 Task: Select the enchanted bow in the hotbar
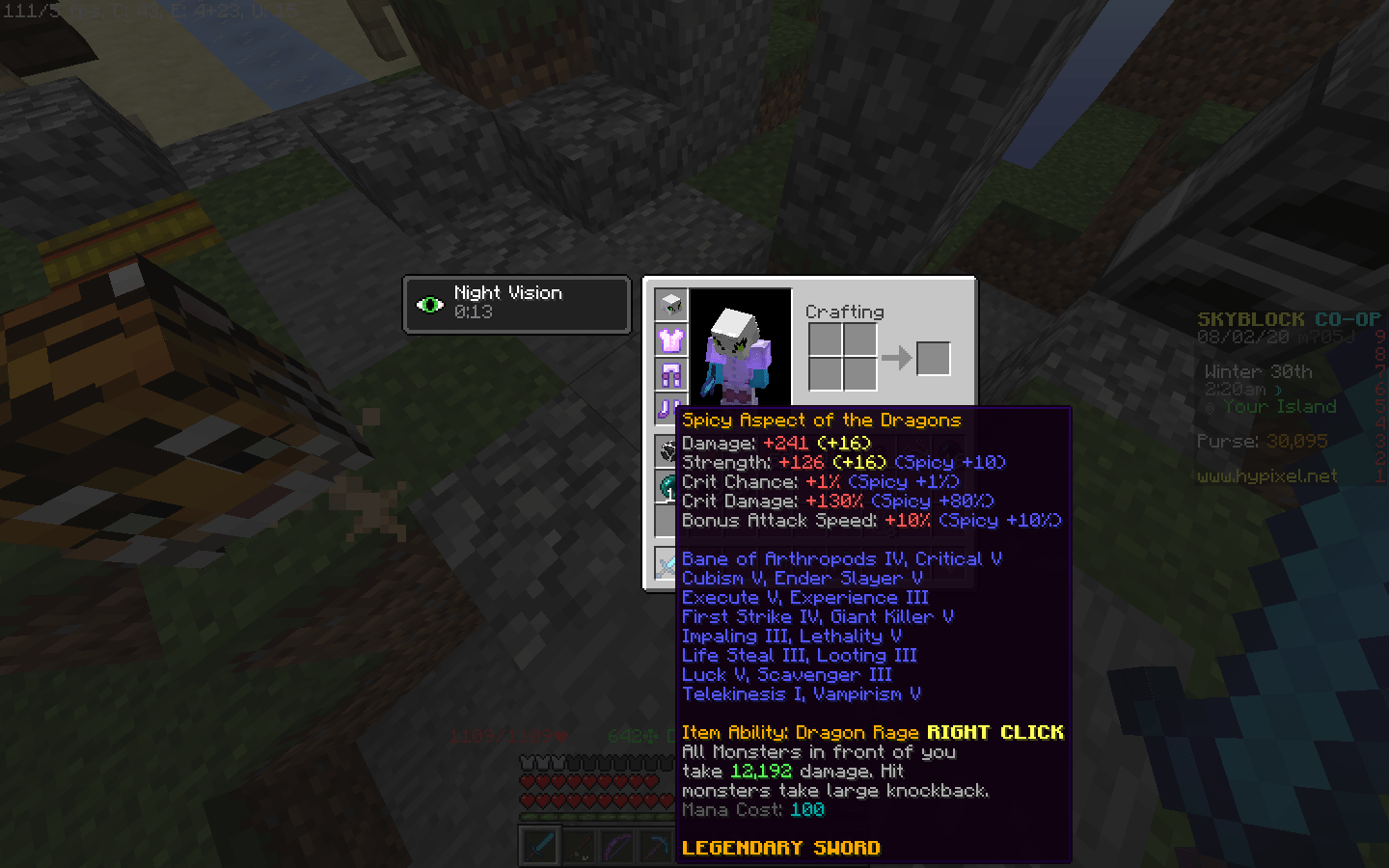(617, 846)
